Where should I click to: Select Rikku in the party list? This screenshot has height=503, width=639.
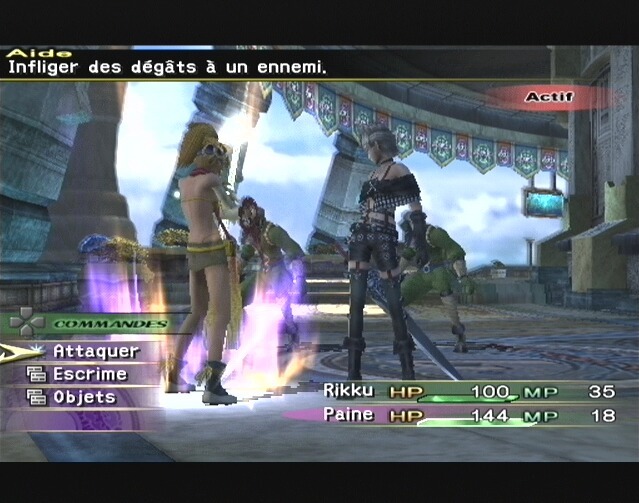click(348, 390)
